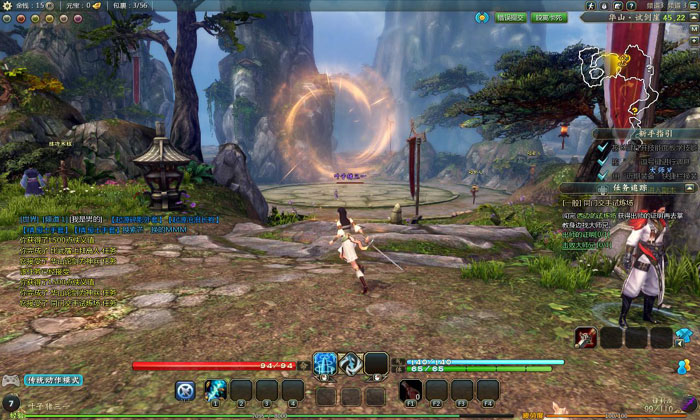Select the red sword weapon slot
700x420 pixels.
[x=586, y=338]
